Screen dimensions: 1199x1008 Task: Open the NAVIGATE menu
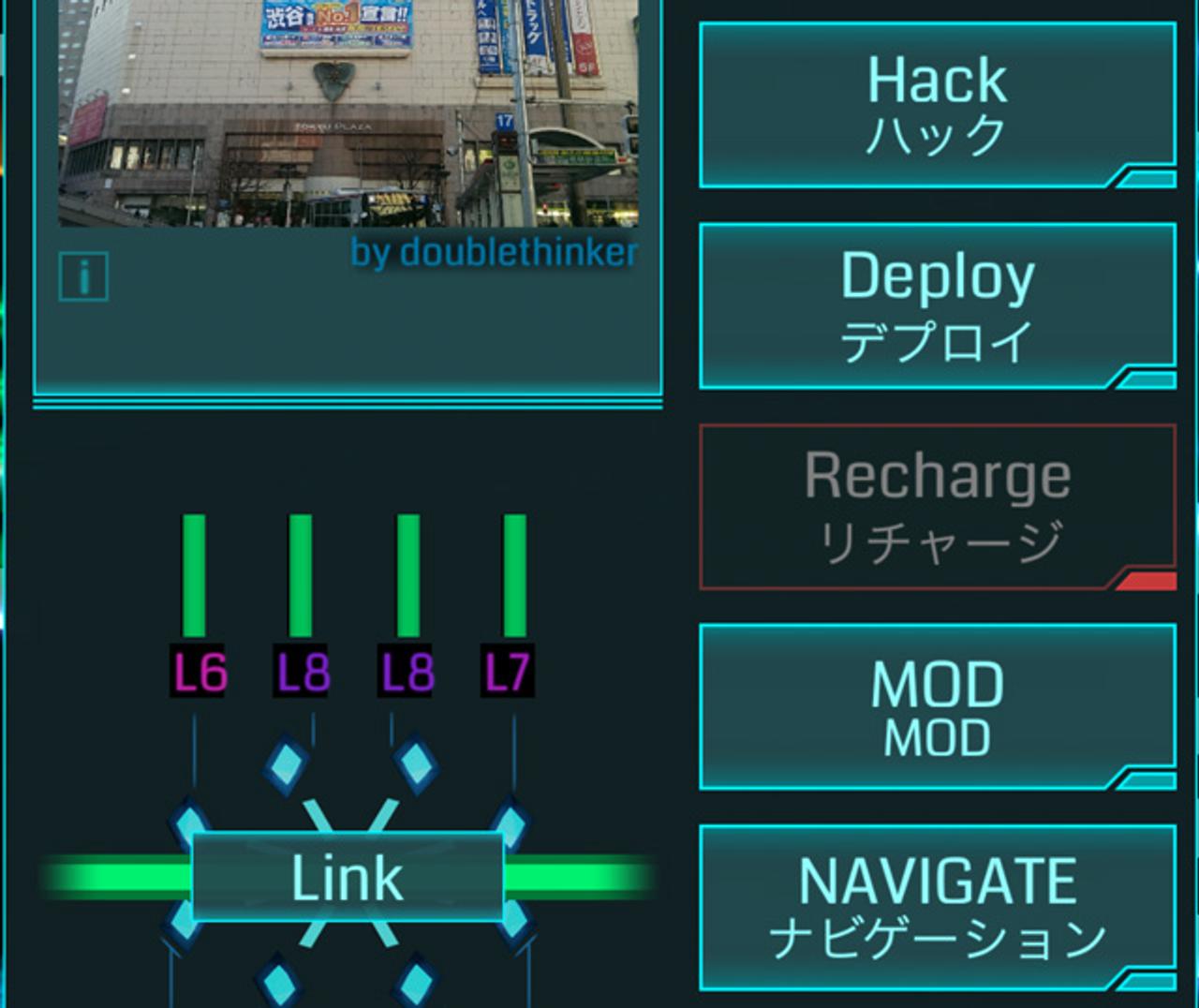937,904
